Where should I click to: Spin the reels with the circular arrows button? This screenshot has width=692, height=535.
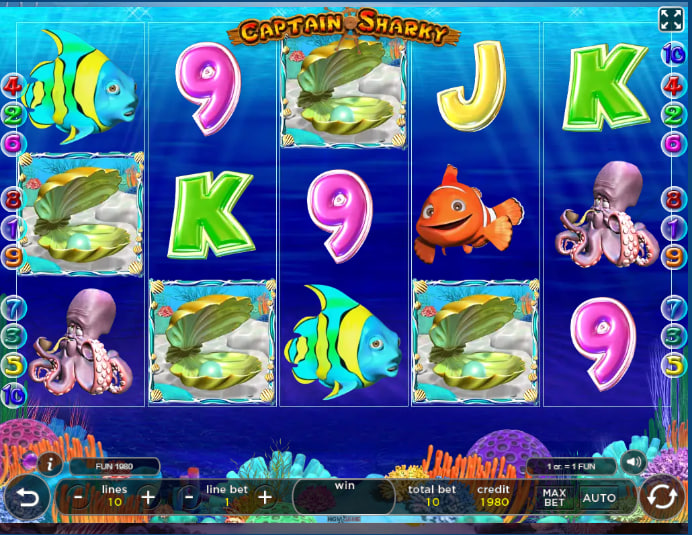click(661, 497)
